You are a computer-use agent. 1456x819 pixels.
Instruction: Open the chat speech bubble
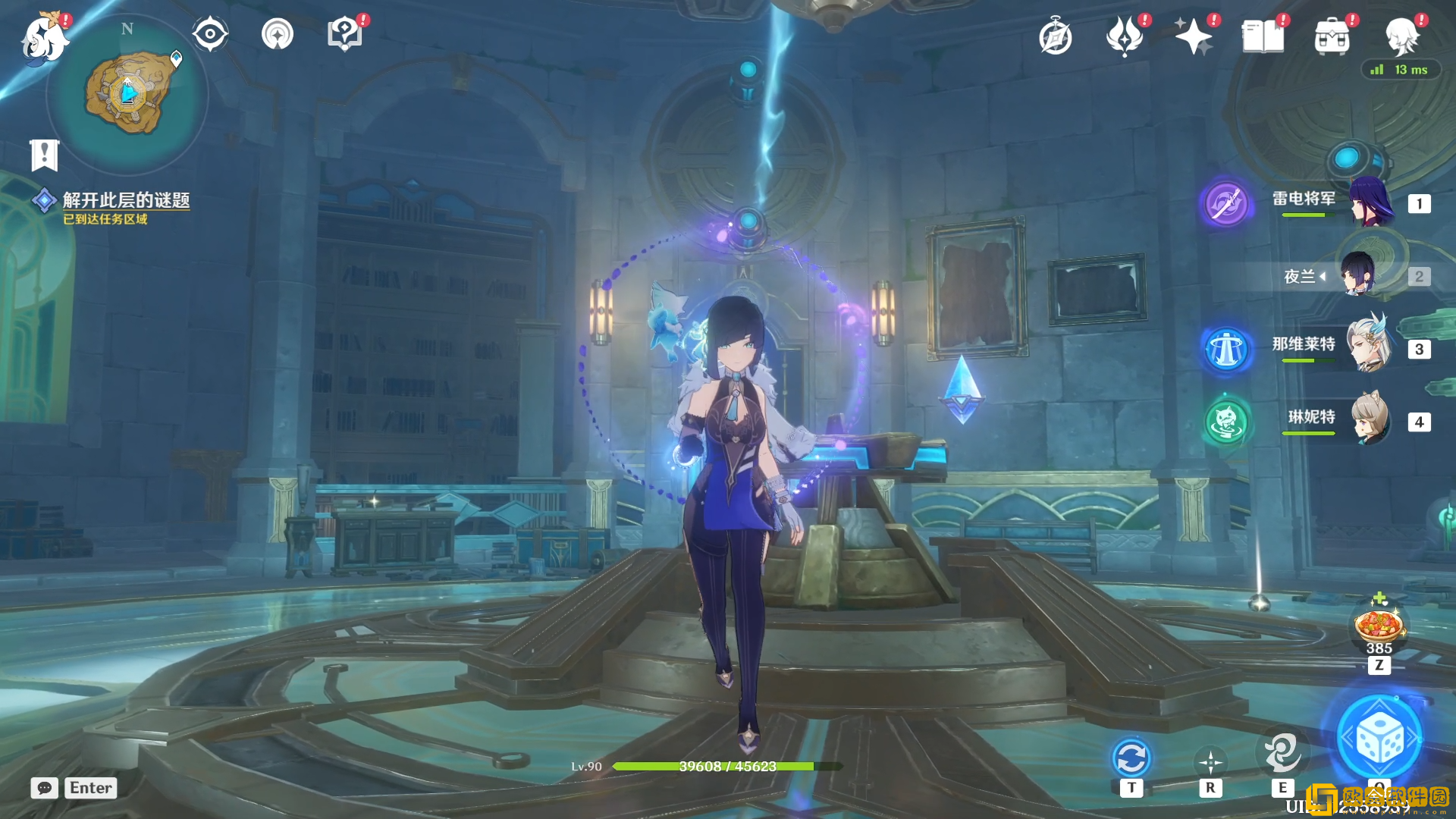45,788
